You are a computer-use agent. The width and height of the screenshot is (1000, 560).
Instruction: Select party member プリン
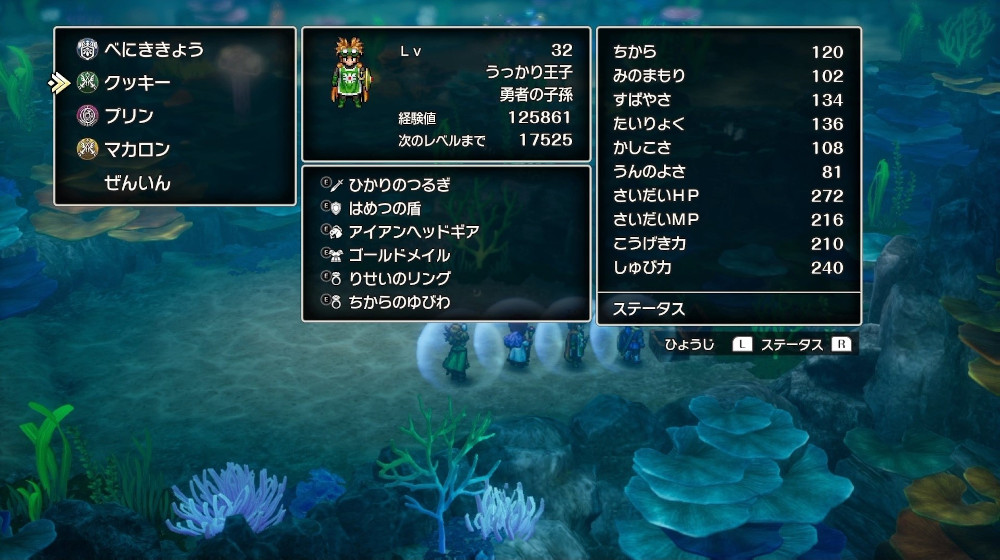pos(129,116)
